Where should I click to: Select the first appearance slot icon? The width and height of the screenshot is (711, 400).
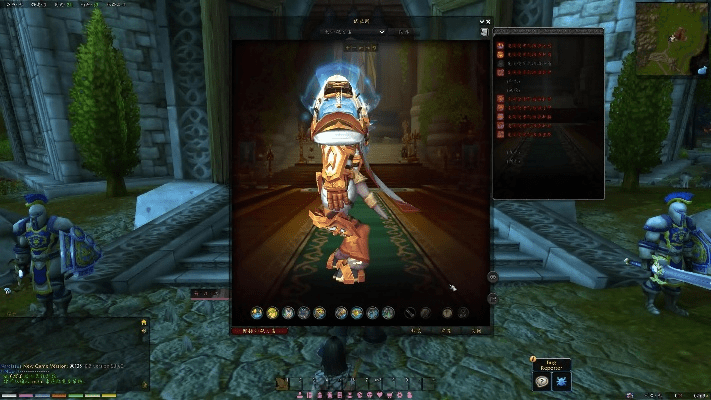point(257,313)
